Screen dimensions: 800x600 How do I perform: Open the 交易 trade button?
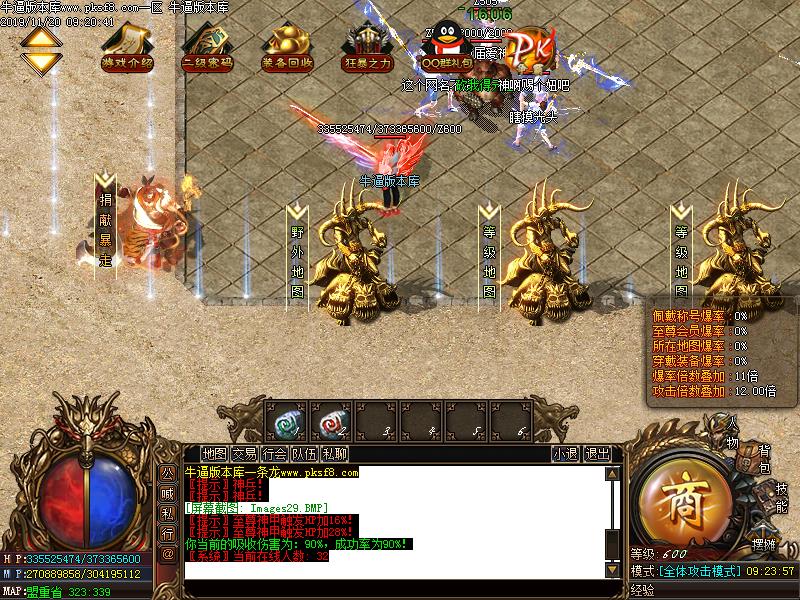(244, 453)
